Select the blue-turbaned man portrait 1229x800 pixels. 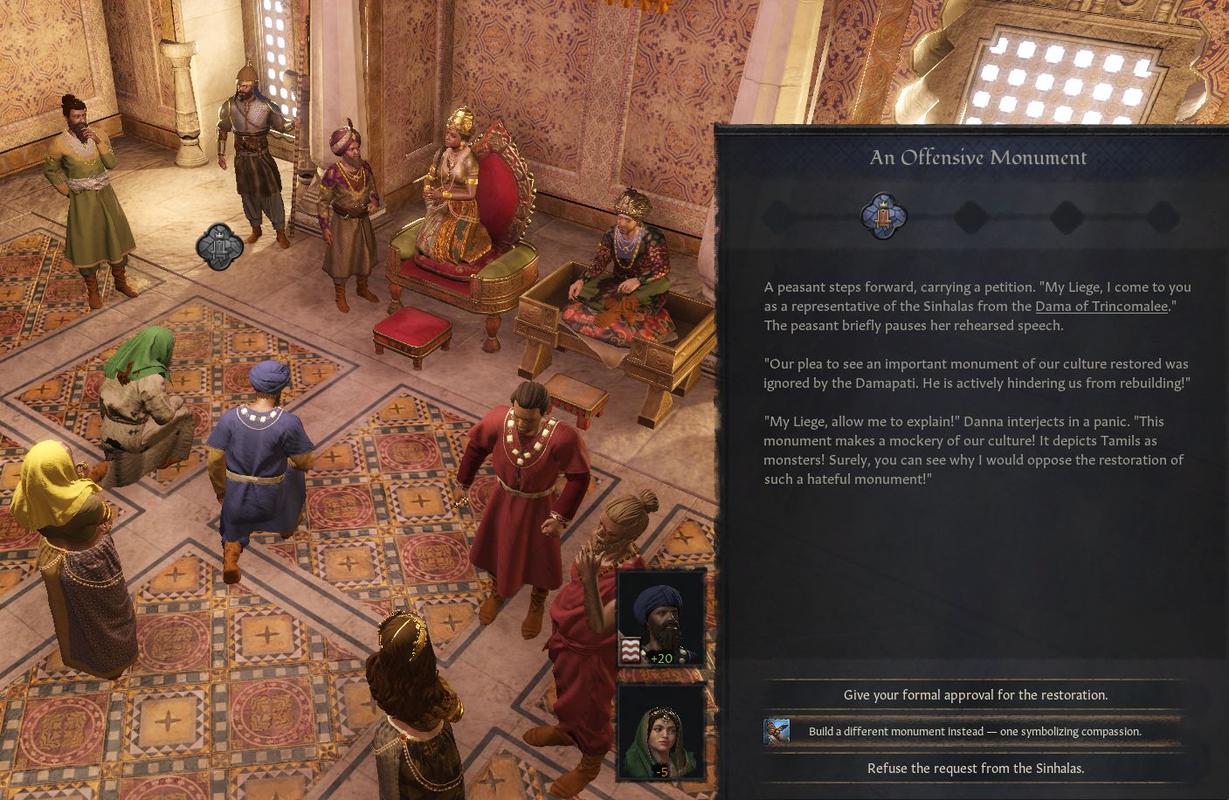point(661,618)
